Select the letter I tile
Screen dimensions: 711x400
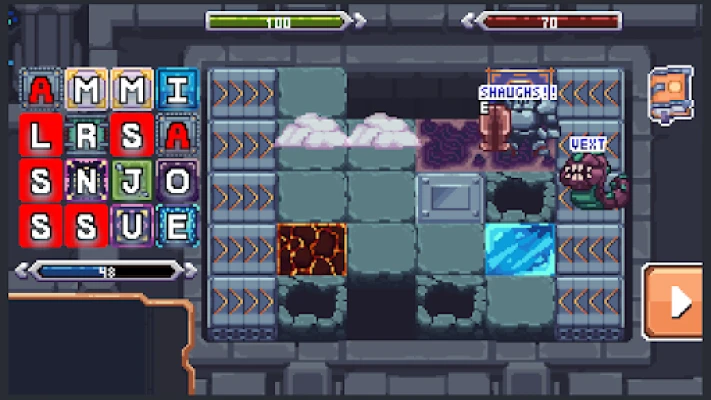click(x=177, y=90)
